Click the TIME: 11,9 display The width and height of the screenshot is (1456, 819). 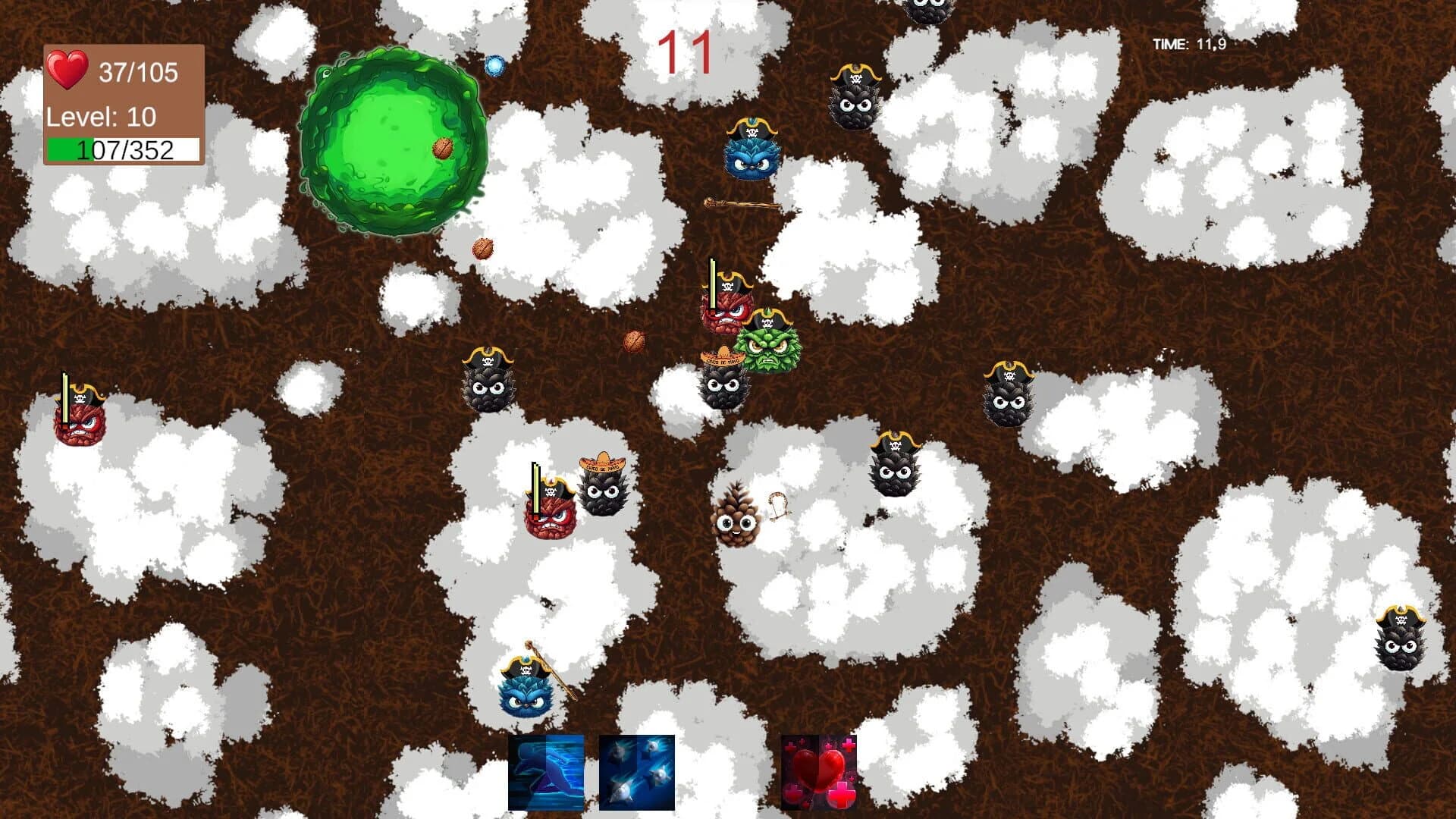pos(1189,44)
